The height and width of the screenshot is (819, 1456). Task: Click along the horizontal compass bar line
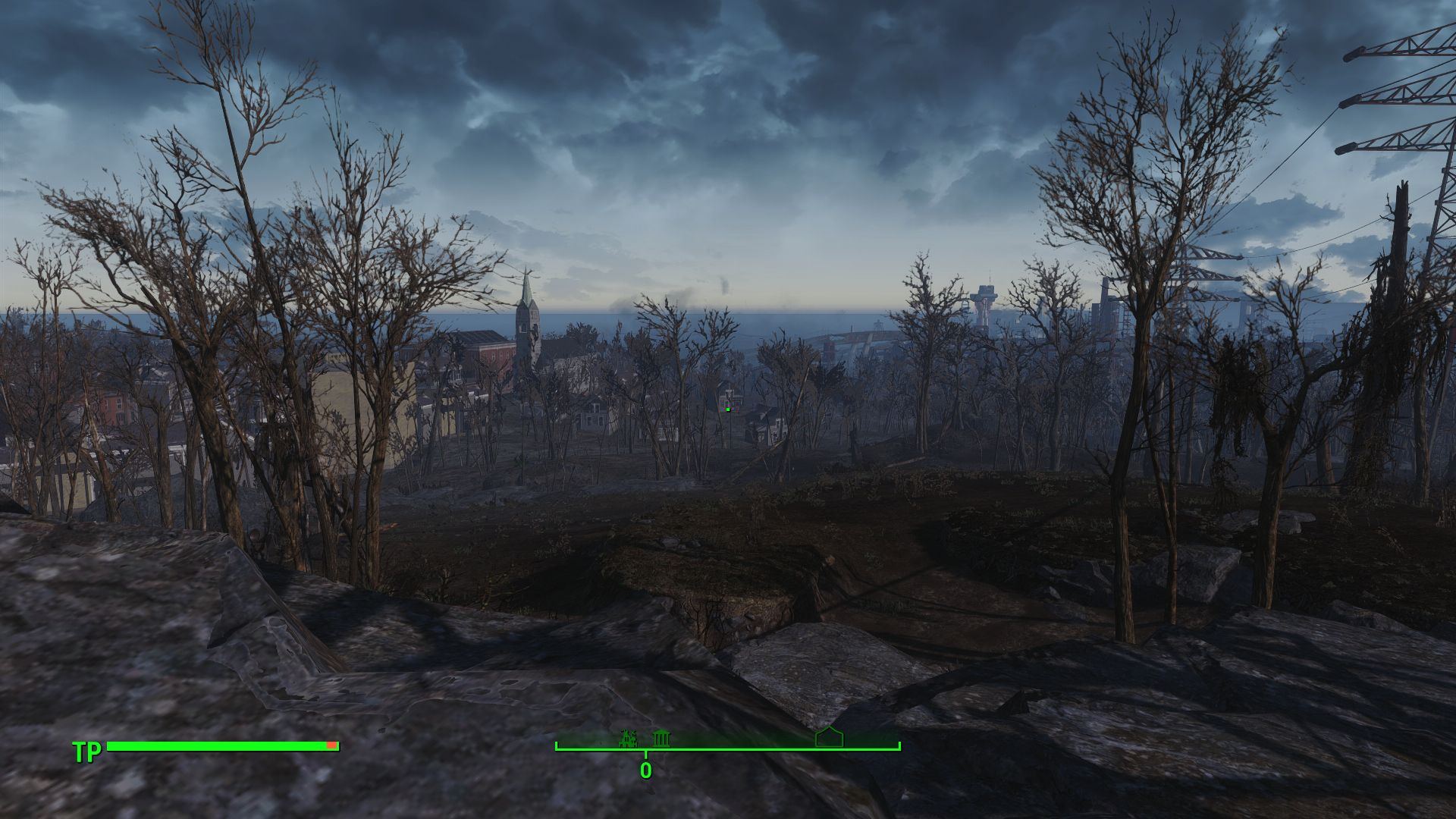pos(758,748)
